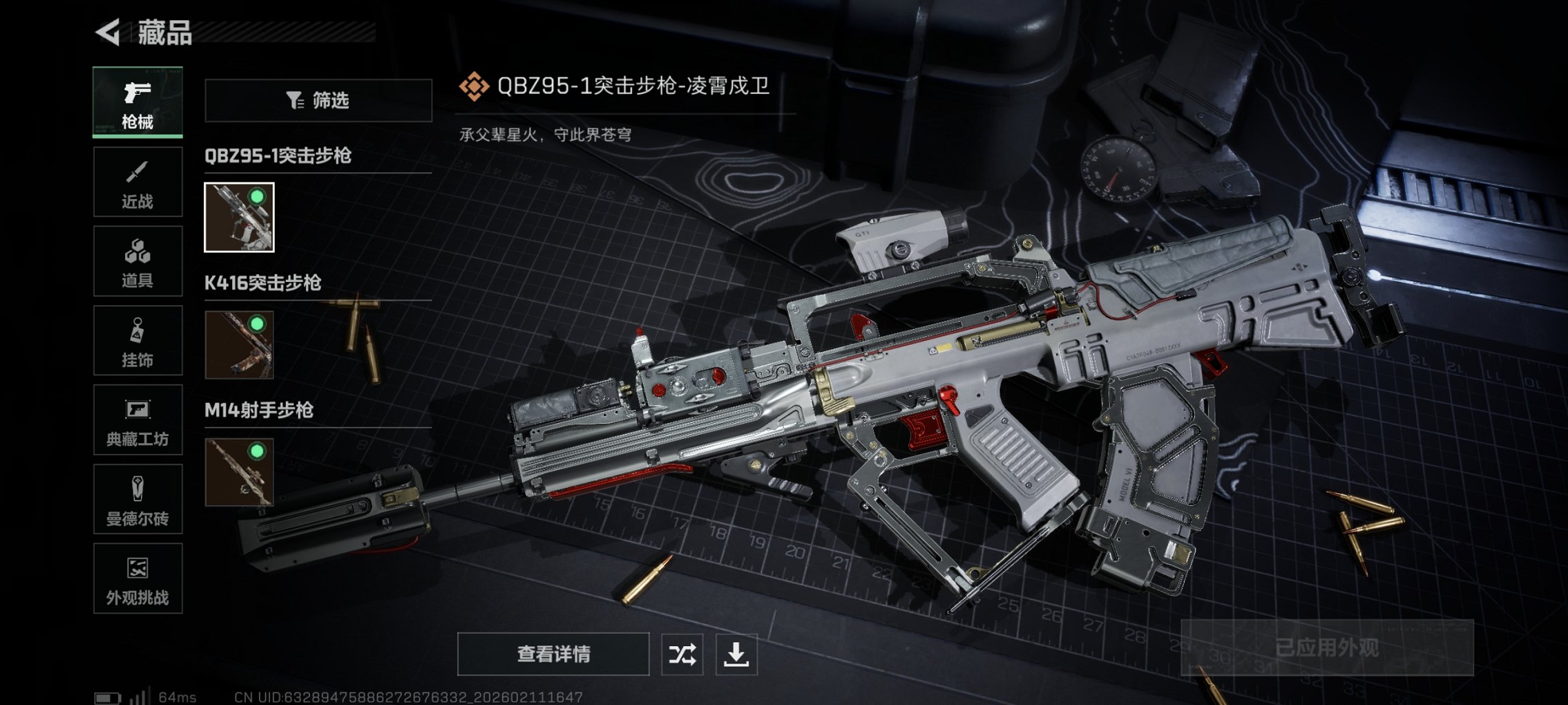Click the shuffle appearance icon

pos(680,652)
